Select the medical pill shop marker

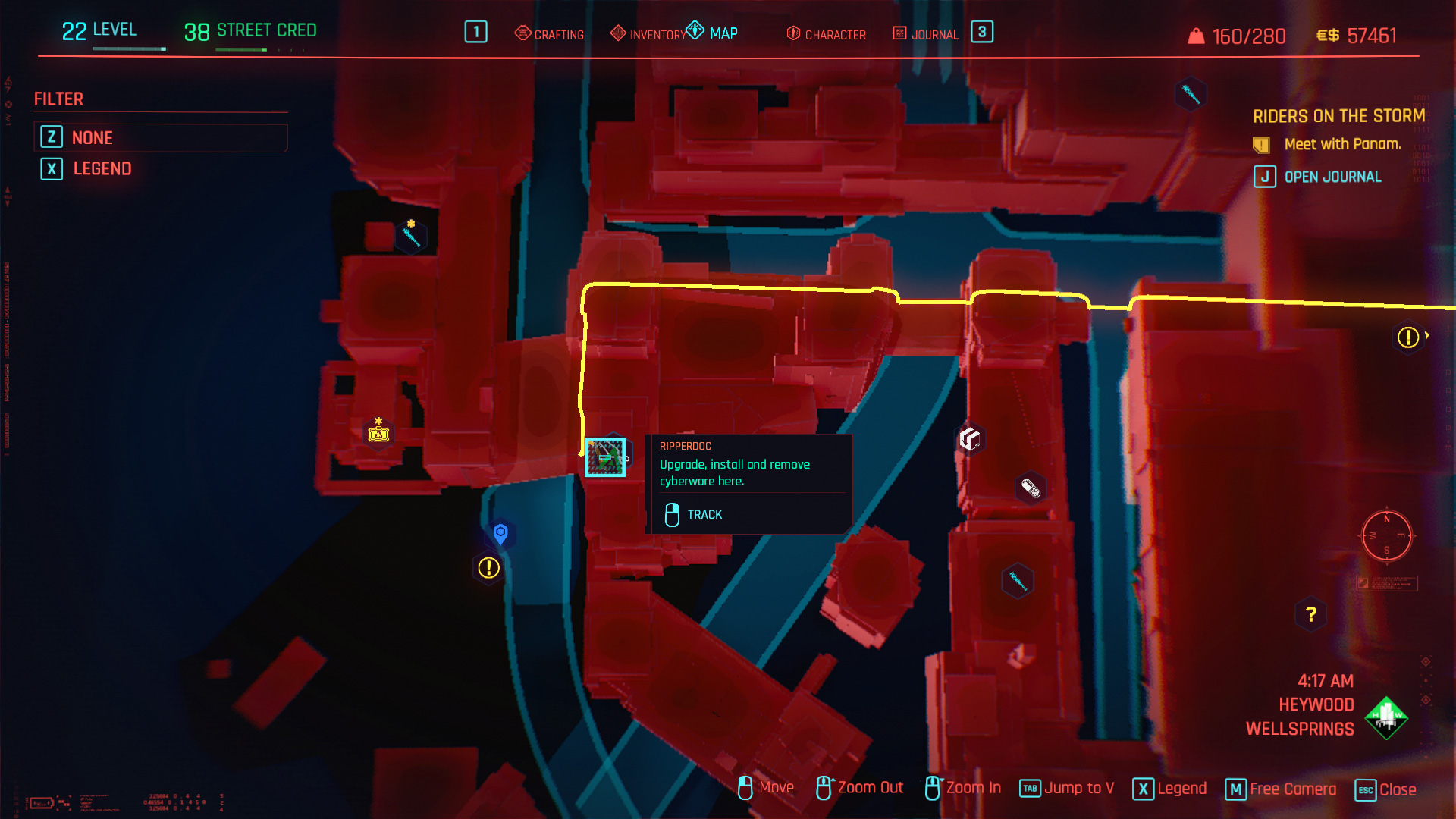1031,488
